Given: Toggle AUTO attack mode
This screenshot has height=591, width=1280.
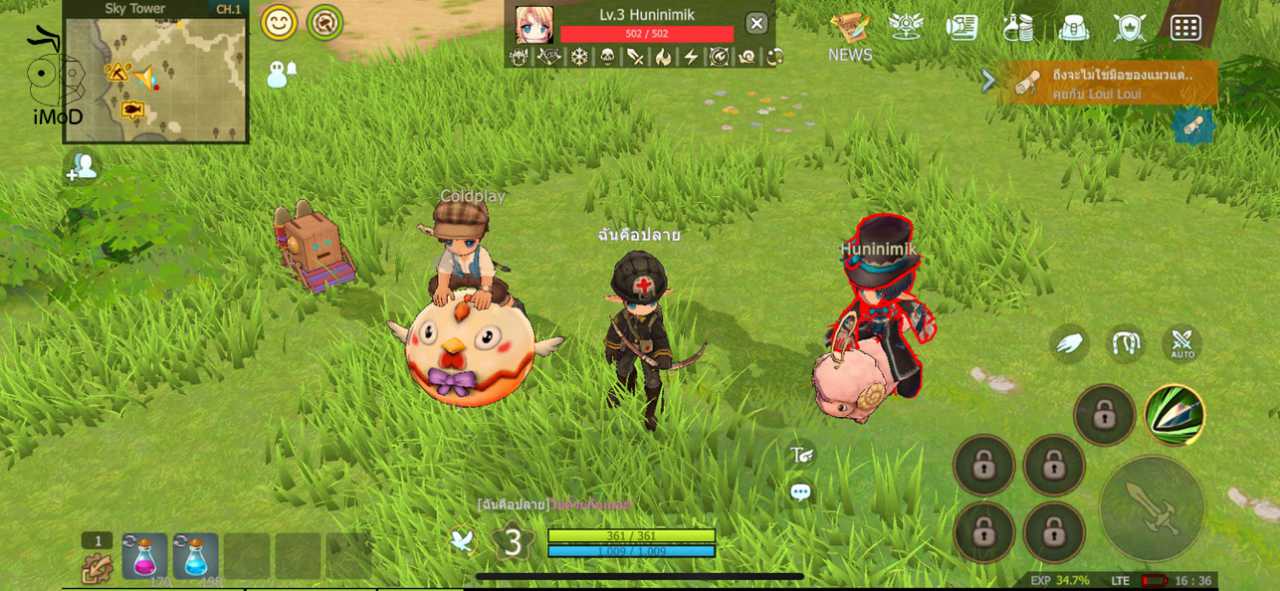Looking at the screenshot, I should tap(1182, 344).
